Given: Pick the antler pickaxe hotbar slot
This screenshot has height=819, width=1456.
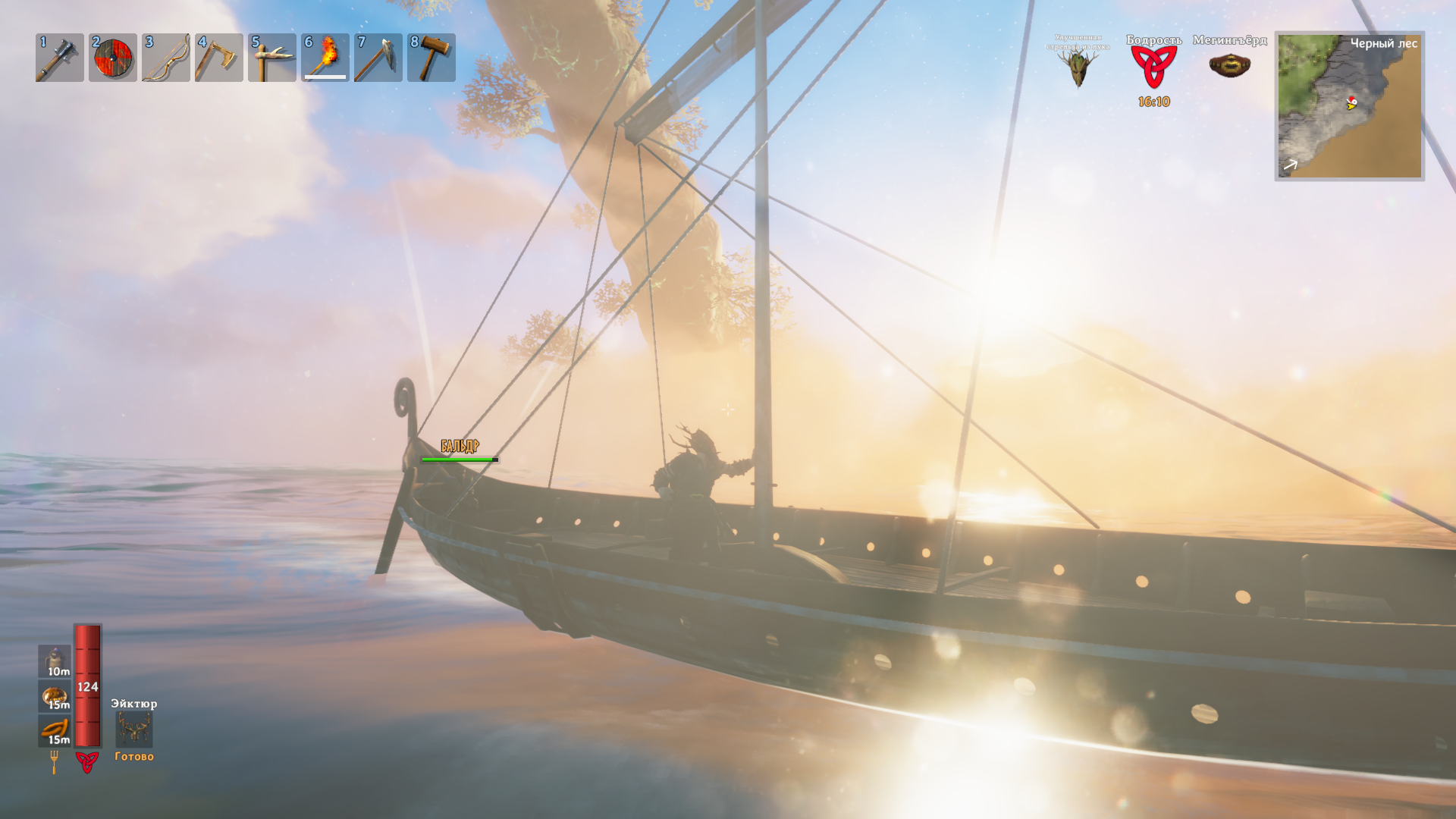Looking at the screenshot, I should click(271, 58).
